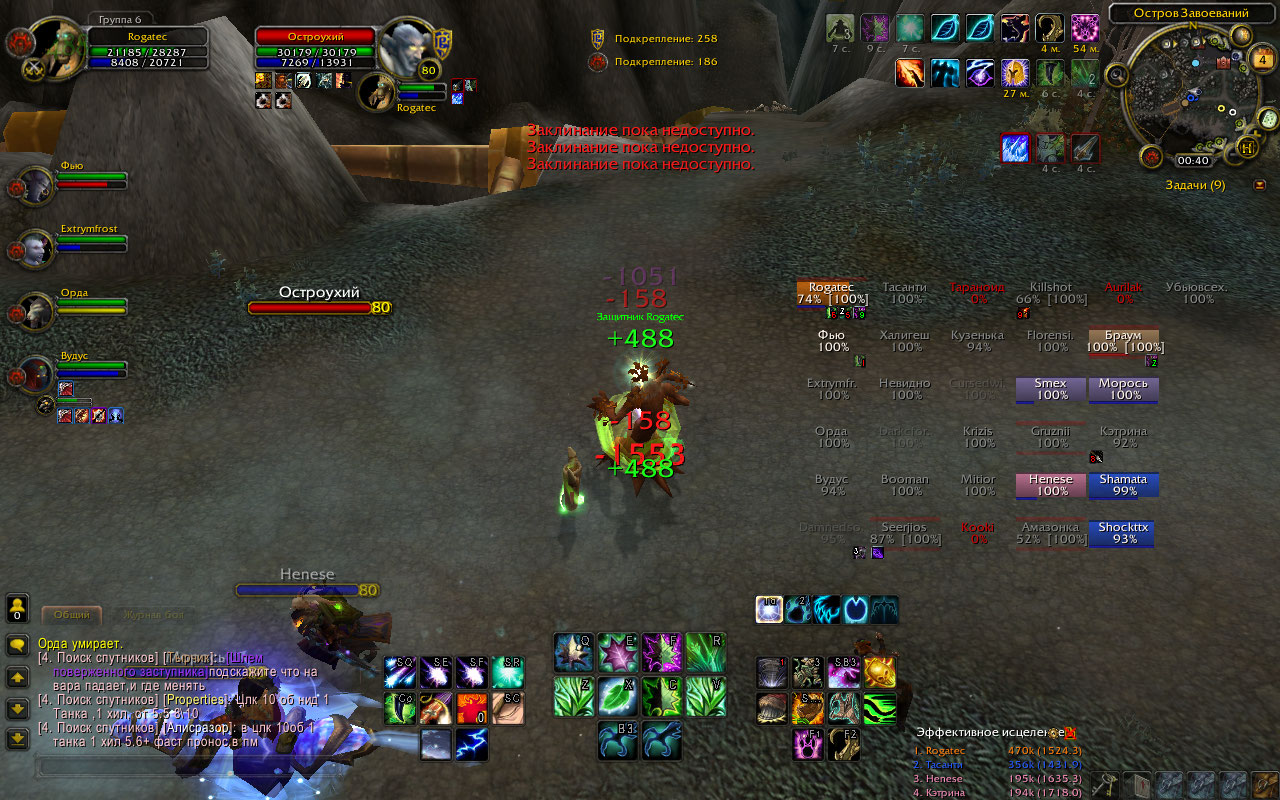Open the key ring icon on the bag bar
Screen dimensions: 1280x800
pyautogui.click(x=1105, y=783)
